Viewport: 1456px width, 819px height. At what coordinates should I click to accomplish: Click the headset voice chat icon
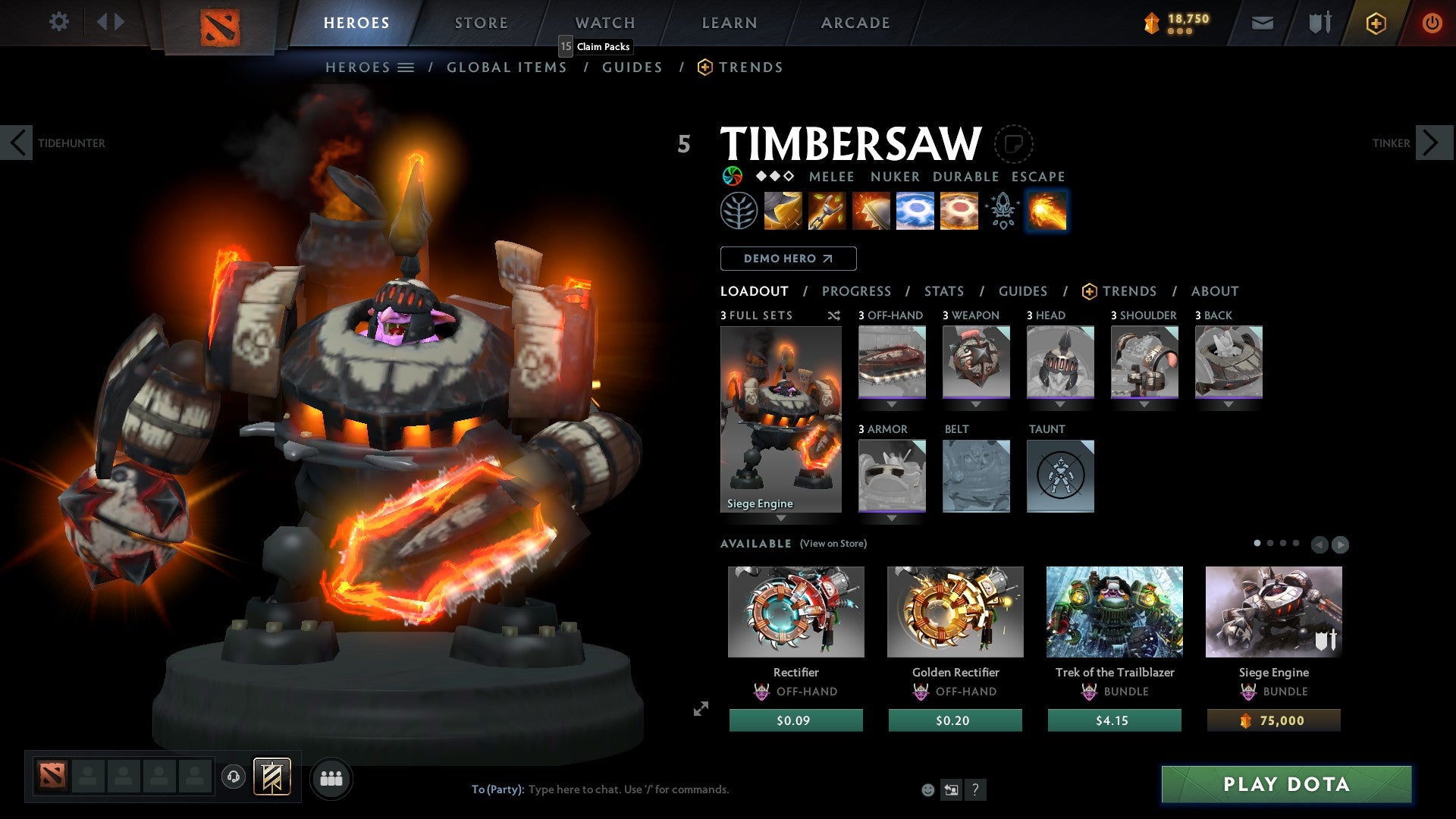point(233,777)
